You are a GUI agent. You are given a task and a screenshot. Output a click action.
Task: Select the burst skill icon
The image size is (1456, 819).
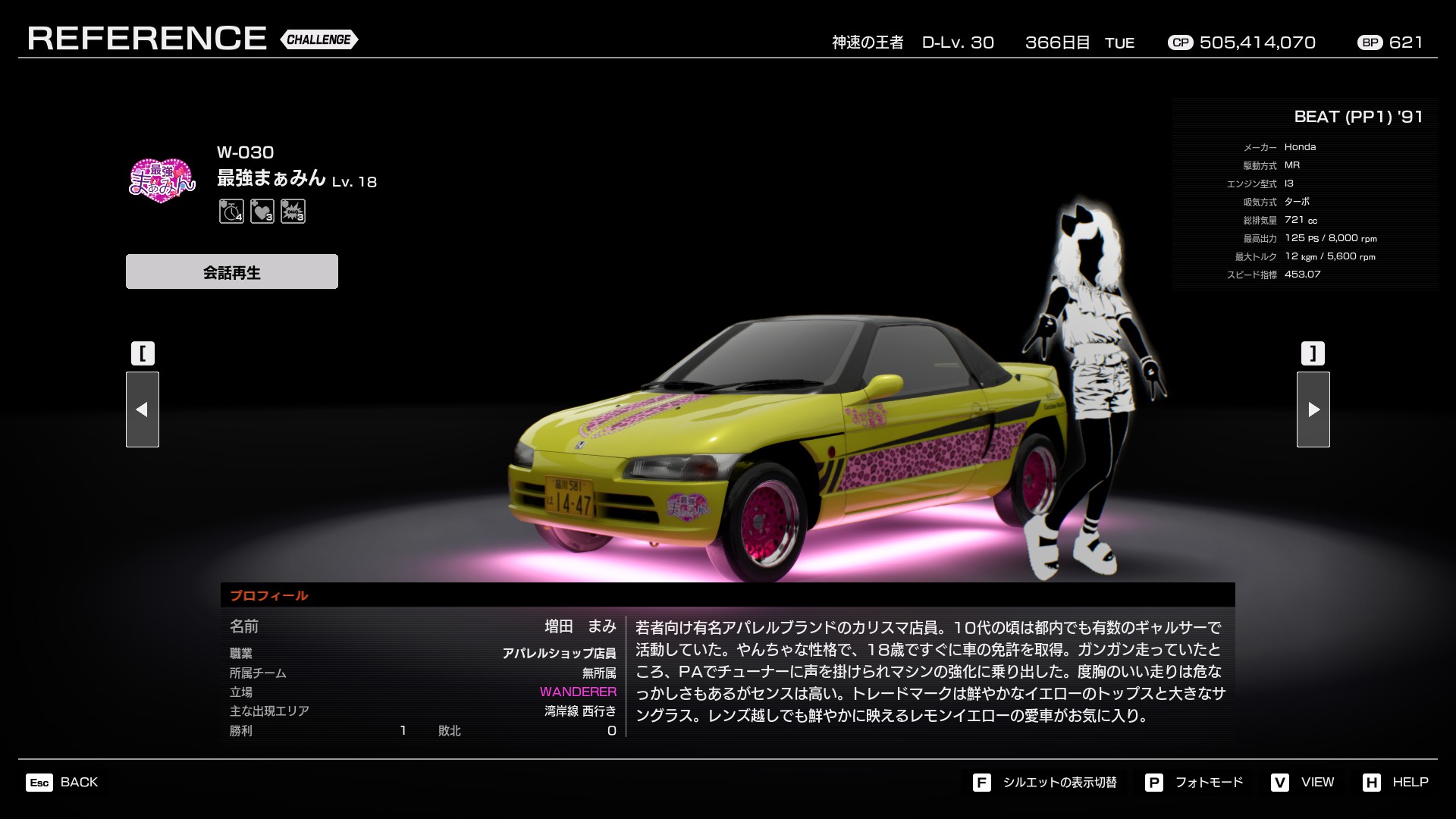pyautogui.click(x=293, y=211)
